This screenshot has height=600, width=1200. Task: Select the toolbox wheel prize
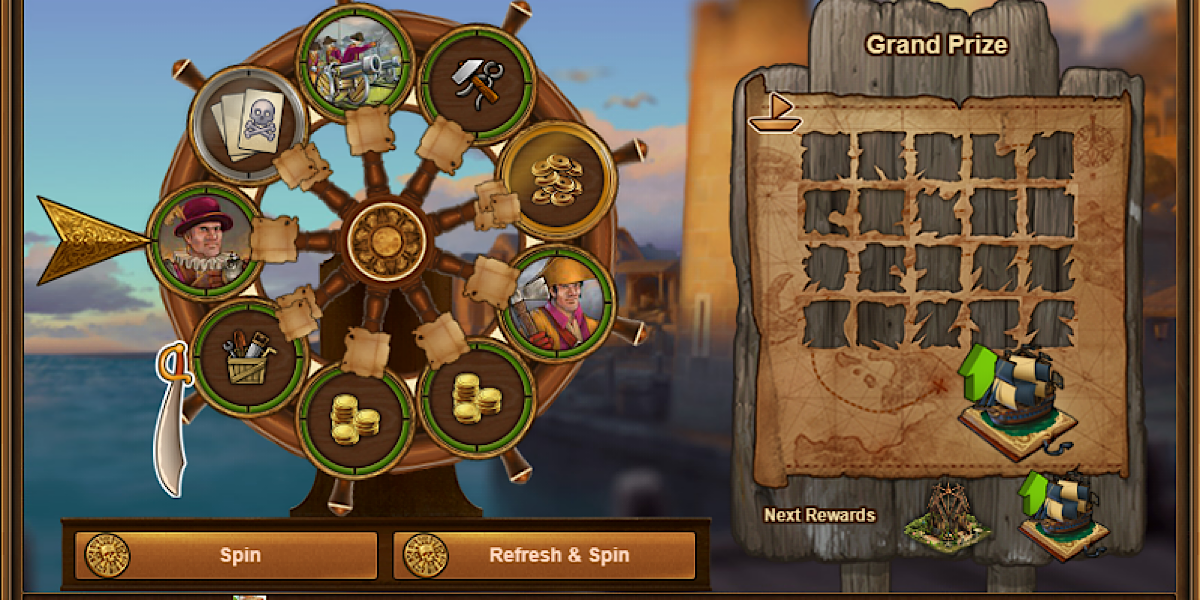248,357
